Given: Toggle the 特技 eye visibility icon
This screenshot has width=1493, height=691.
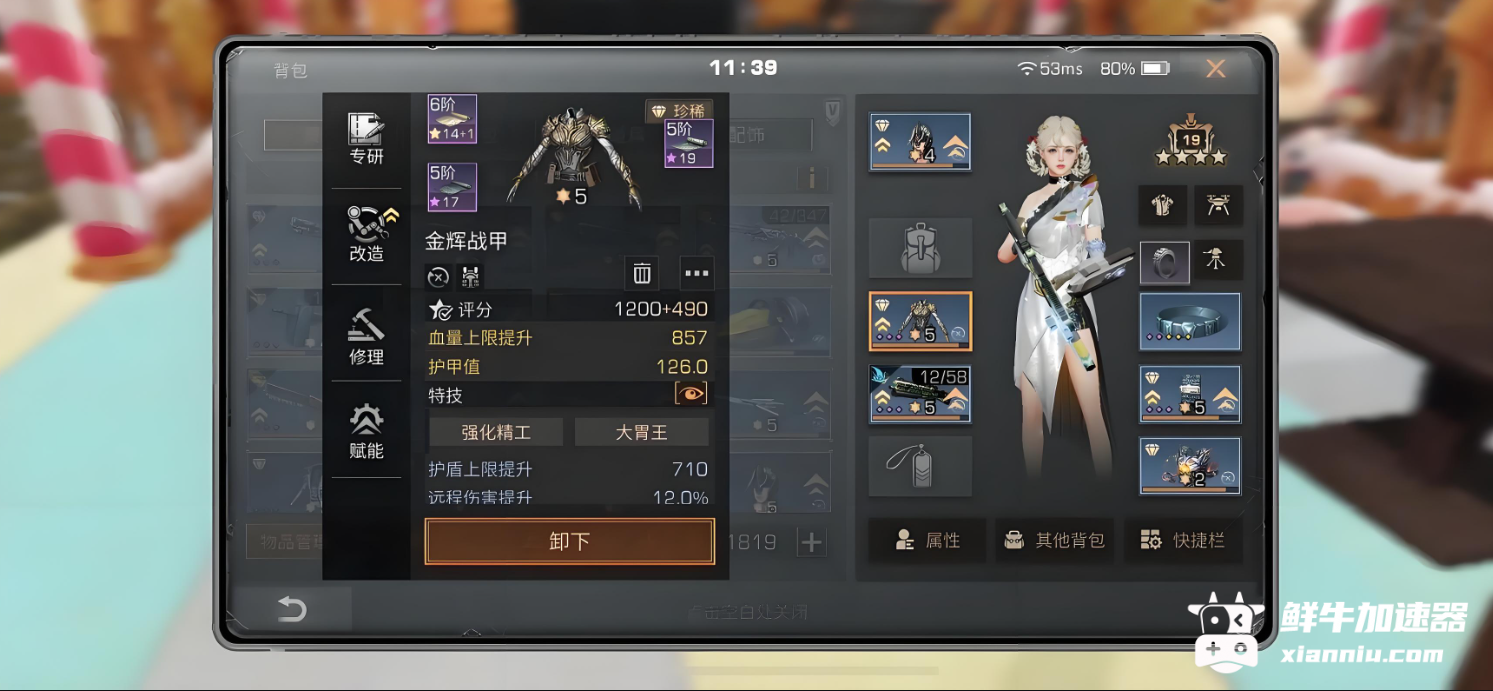Looking at the screenshot, I should [x=691, y=394].
